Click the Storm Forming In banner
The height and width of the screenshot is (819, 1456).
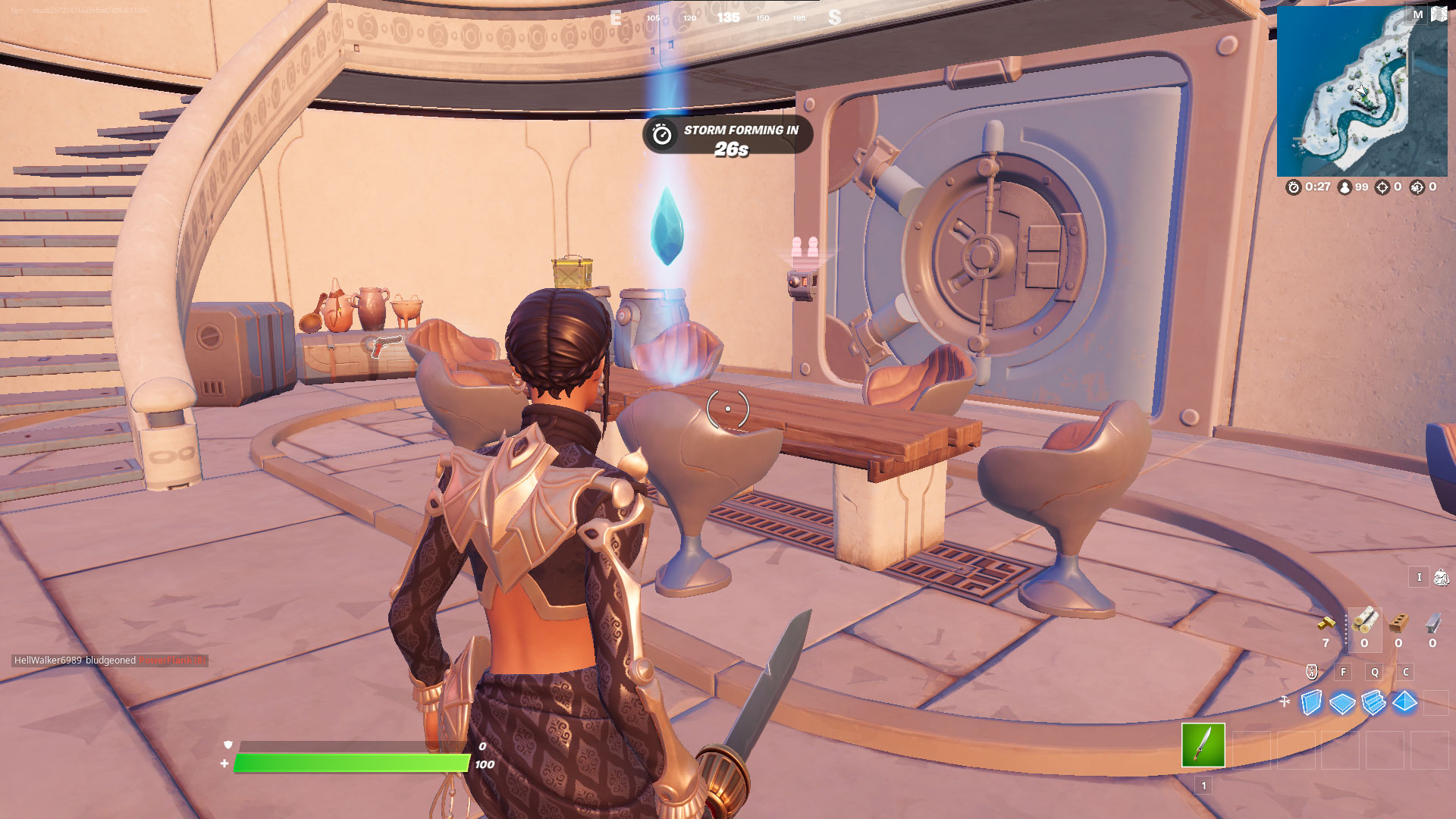724,136
